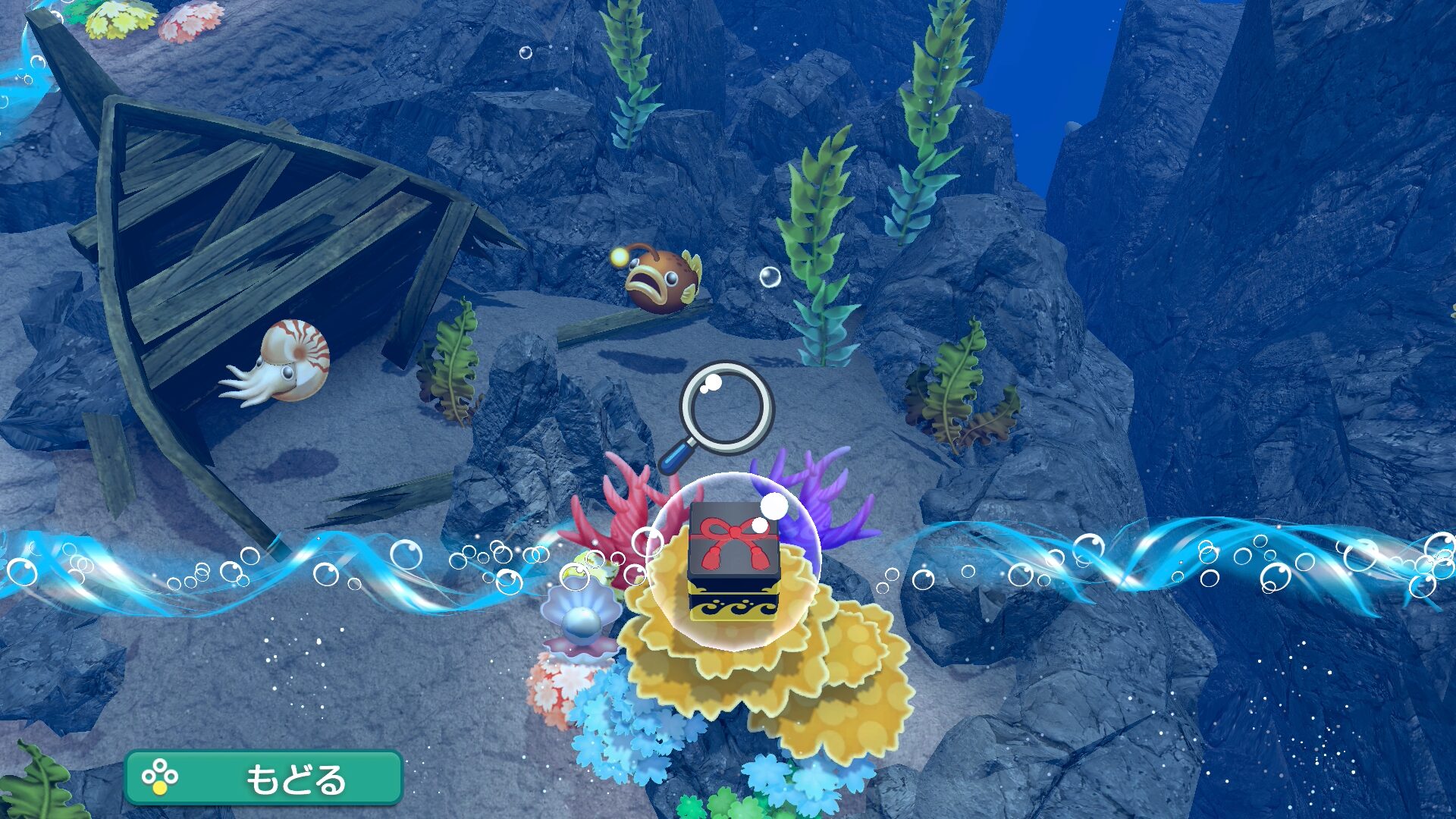Click the もどる back button
This screenshot has height=819, width=1456.
(x=263, y=777)
